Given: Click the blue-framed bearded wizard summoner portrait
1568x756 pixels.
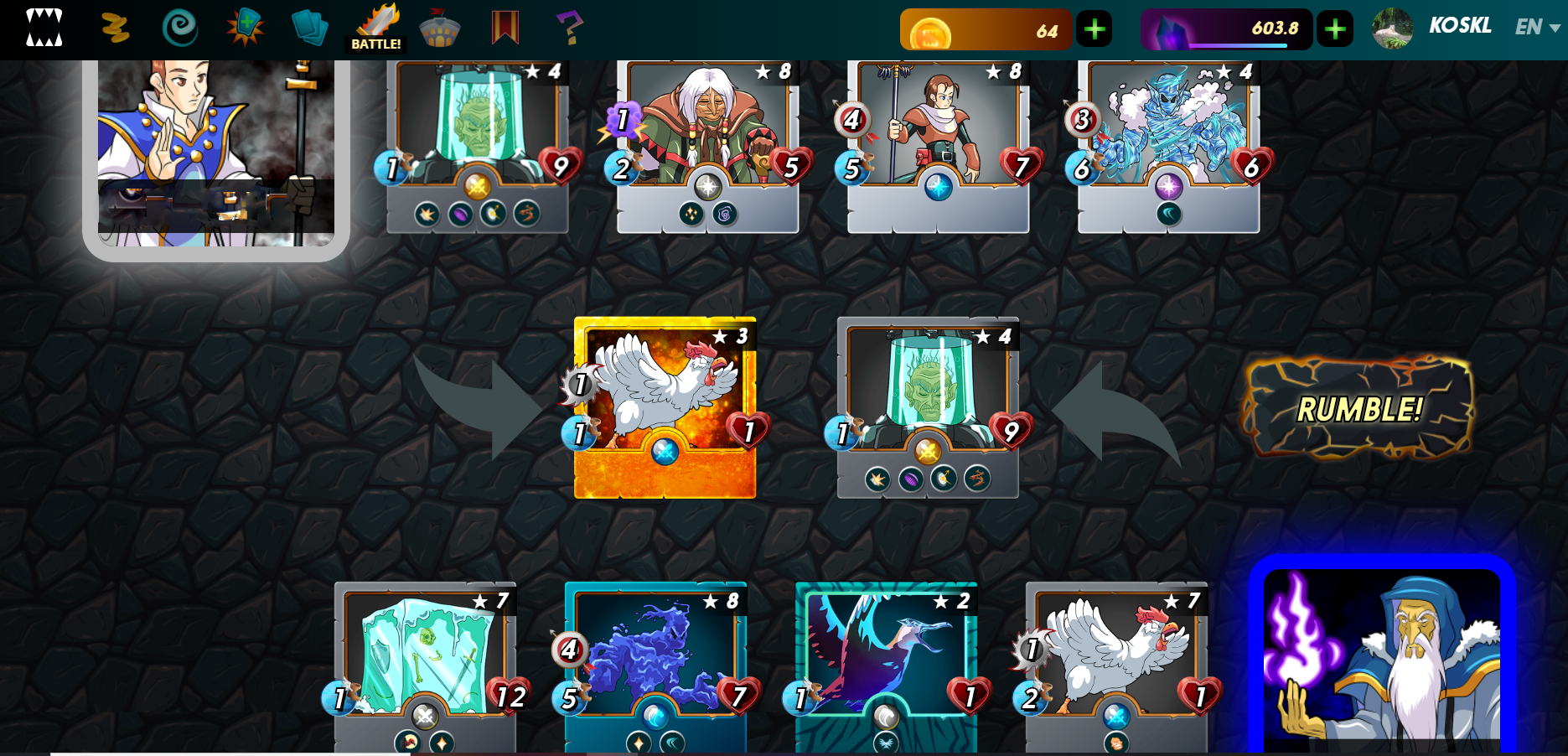Looking at the screenshot, I should pos(1381,658).
